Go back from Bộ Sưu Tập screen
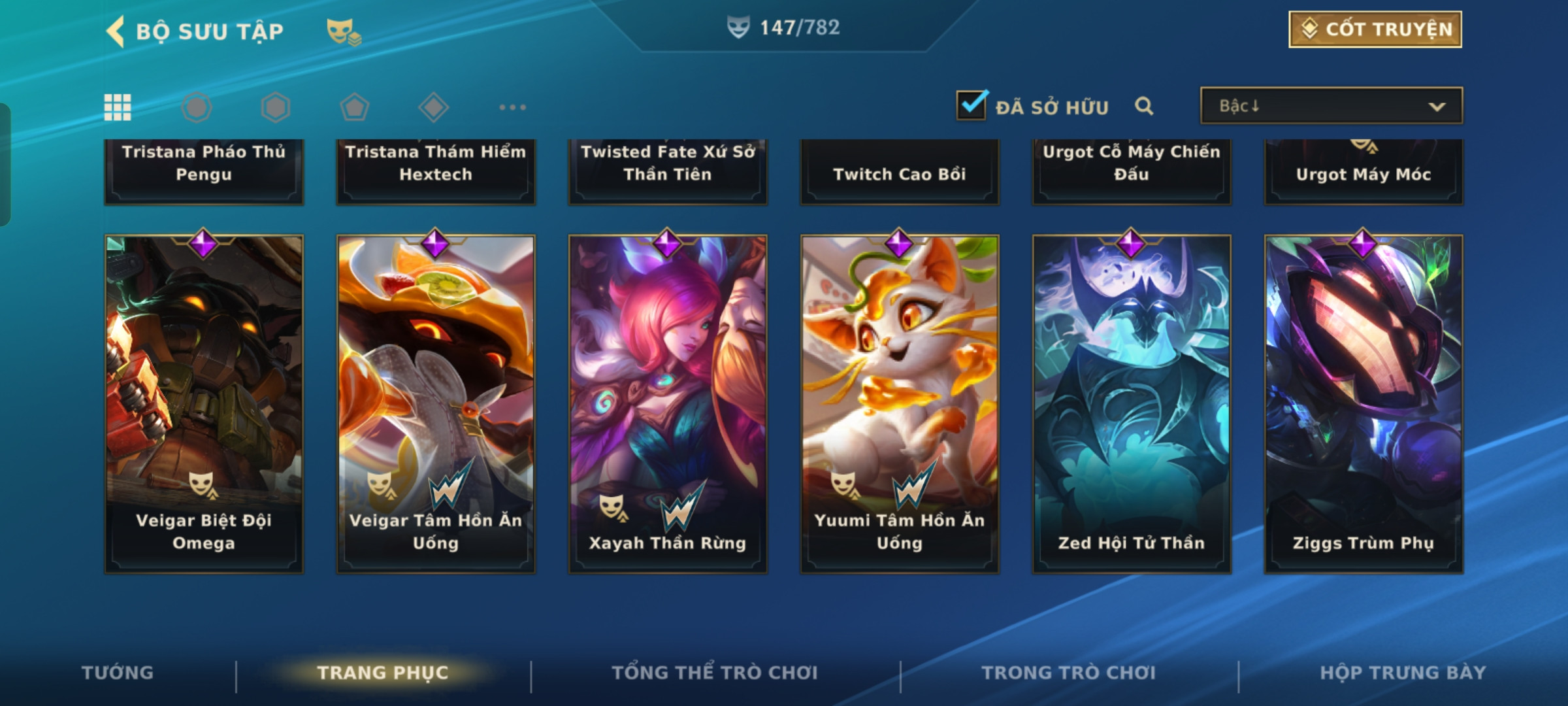 click(116, 31)
